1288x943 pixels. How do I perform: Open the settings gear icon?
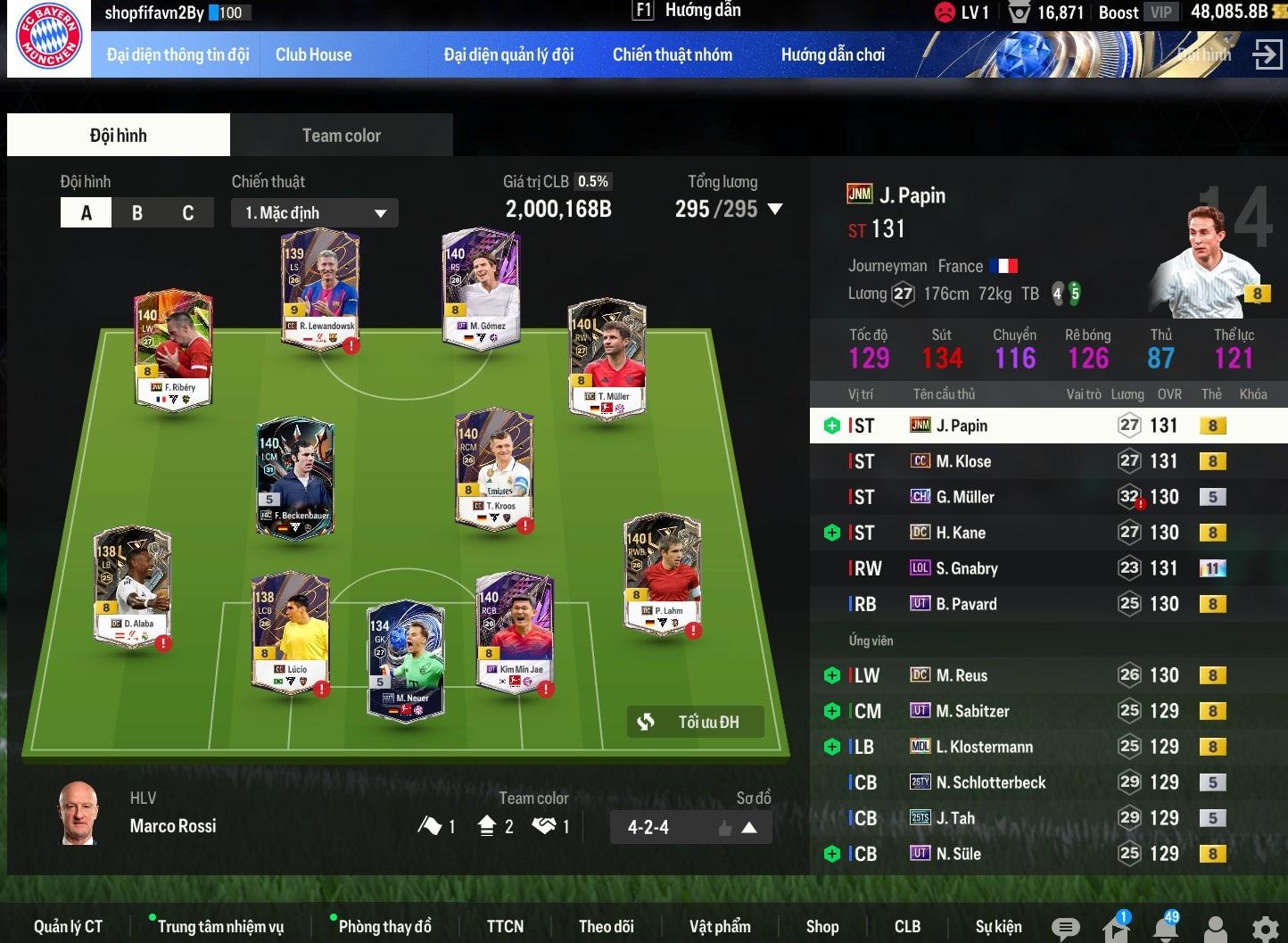click(x=1265, y=929)
